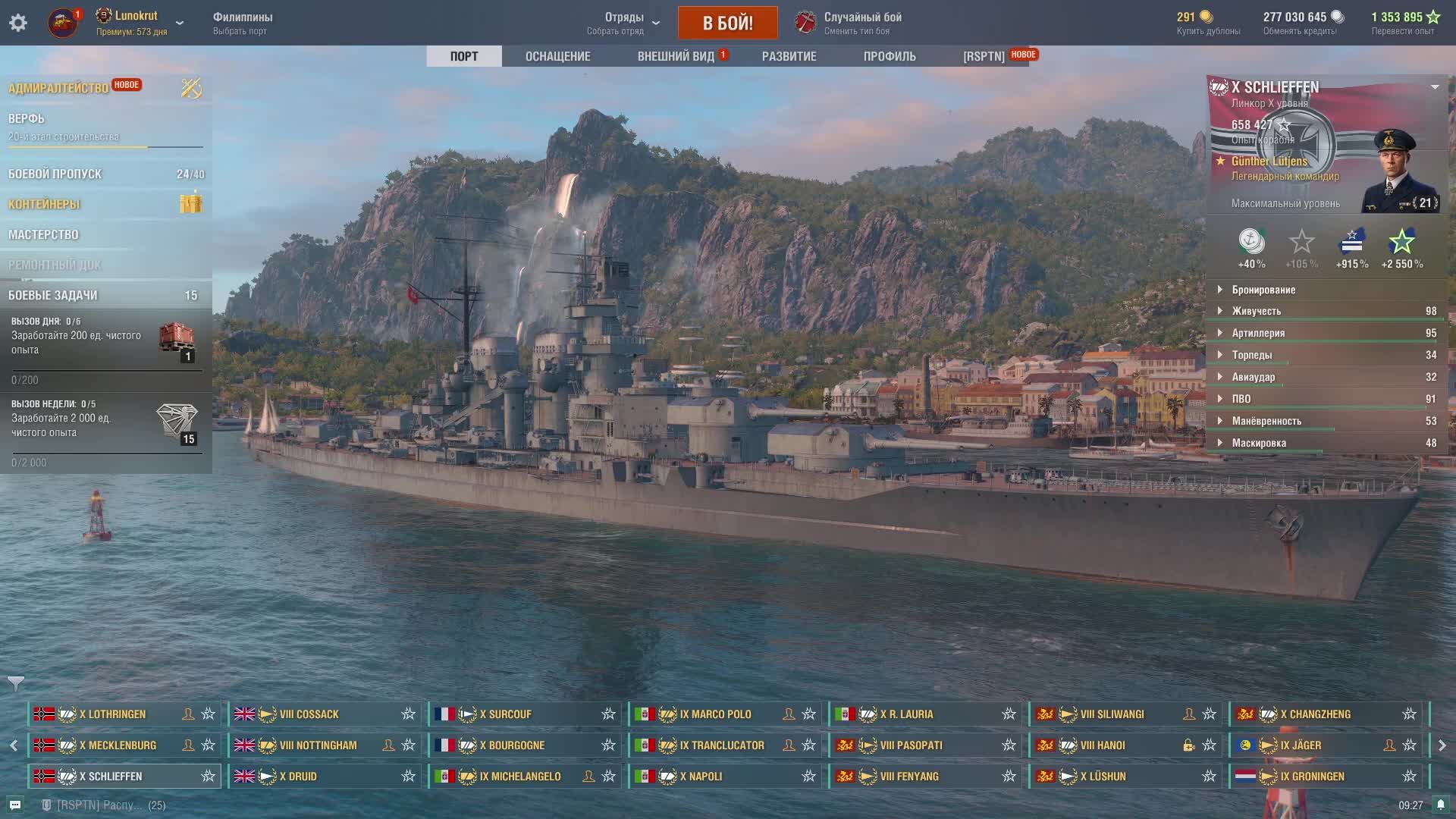Start battle with the В БОЙ! button
Screen dimensions: 1456x819
727,23
